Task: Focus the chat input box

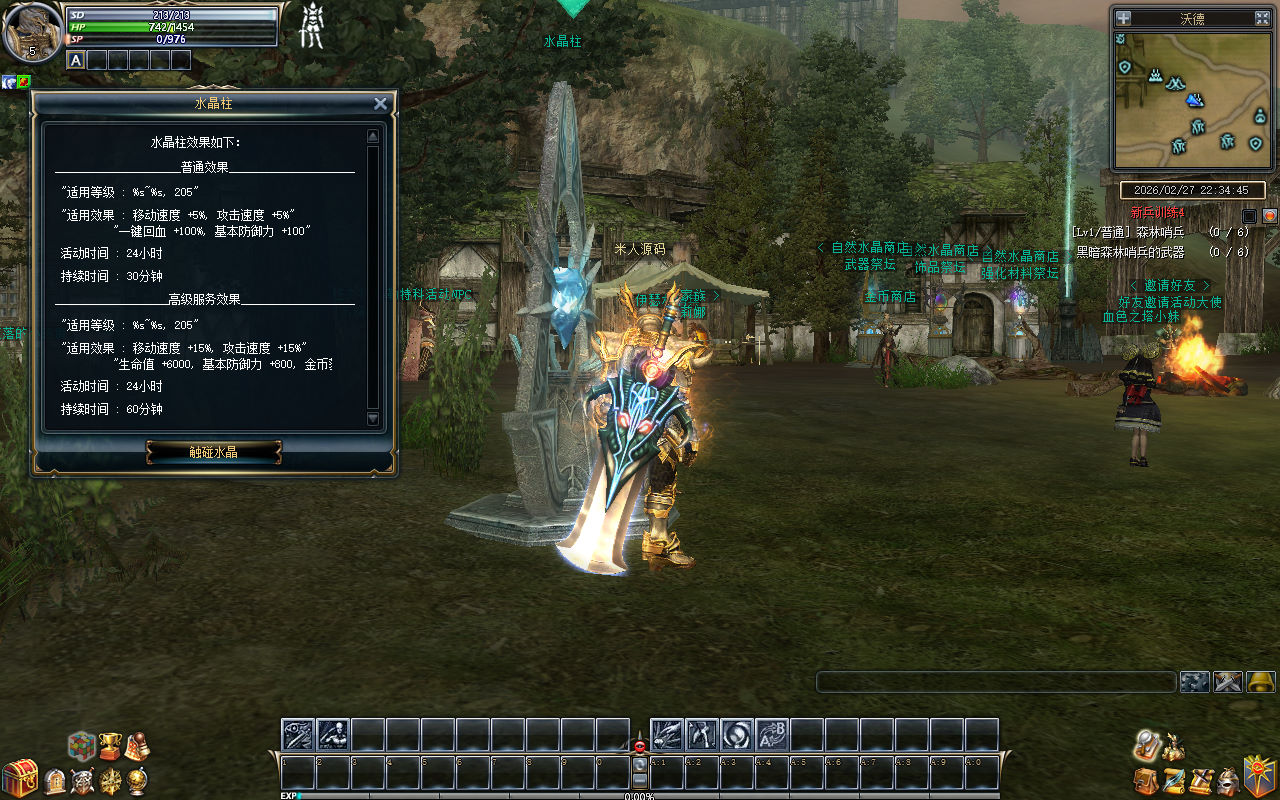Action: (x=995, y=682)
